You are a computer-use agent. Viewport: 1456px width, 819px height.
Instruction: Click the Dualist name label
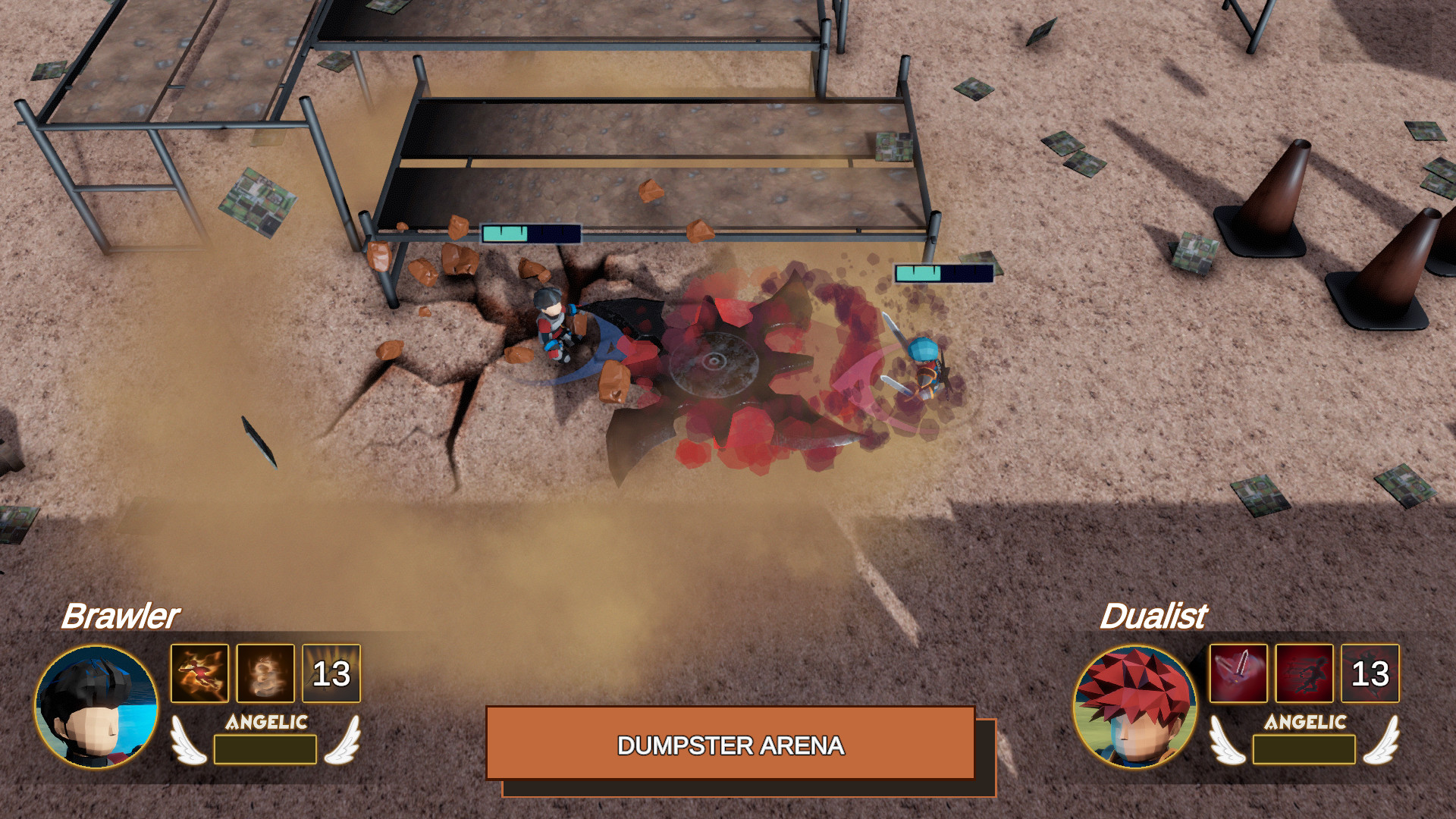(x=1156, y=617)
